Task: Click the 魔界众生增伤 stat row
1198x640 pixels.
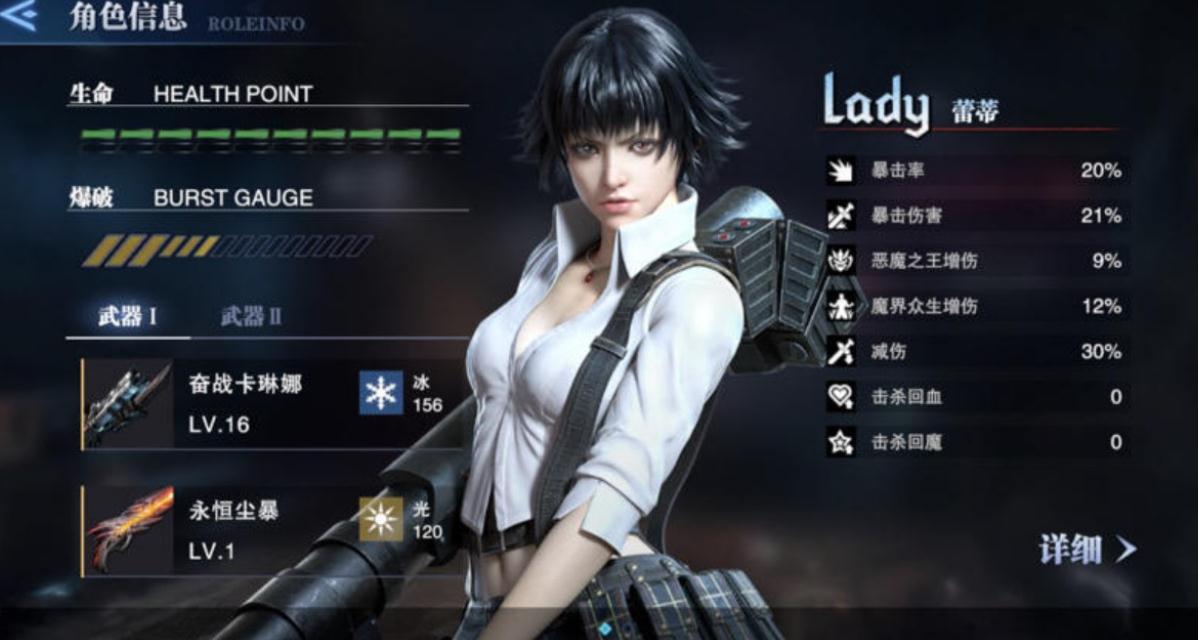Action: (975, 306)
